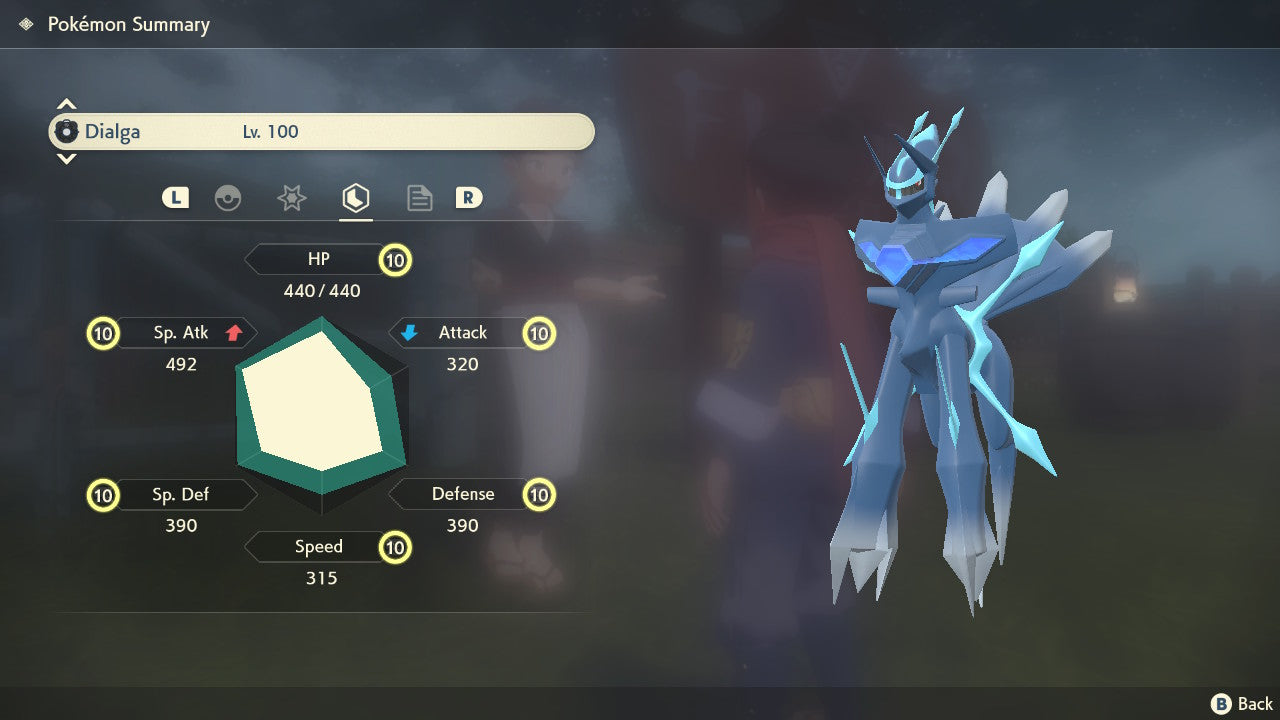The width and height of the screenshot is (1280, 720).
Task: Click the Speed stat label
Action: pos(318,547)
